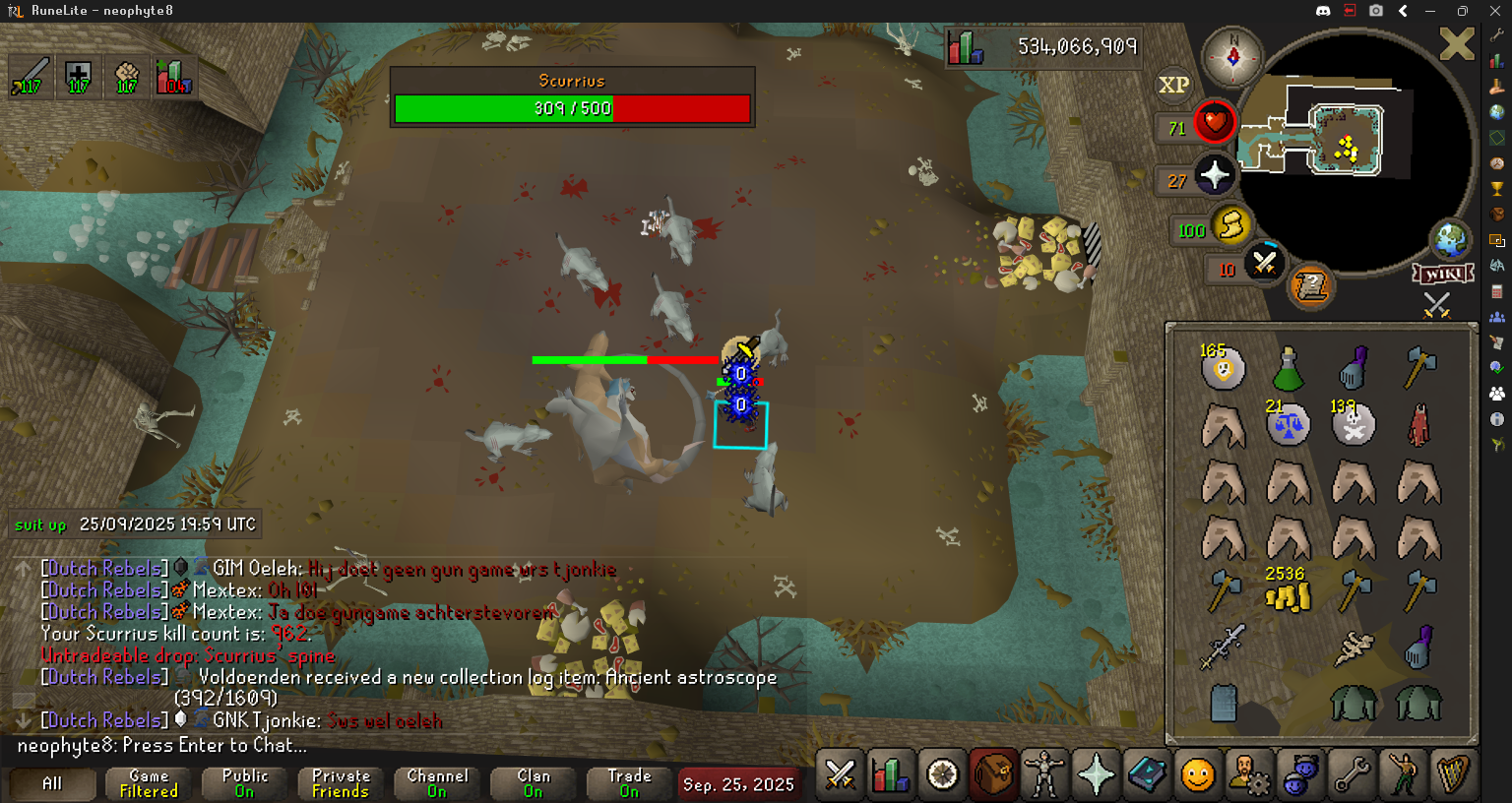1512x803 pixels.
Task: Open the wrench Settings tab
Action: tap(1351, 775)
